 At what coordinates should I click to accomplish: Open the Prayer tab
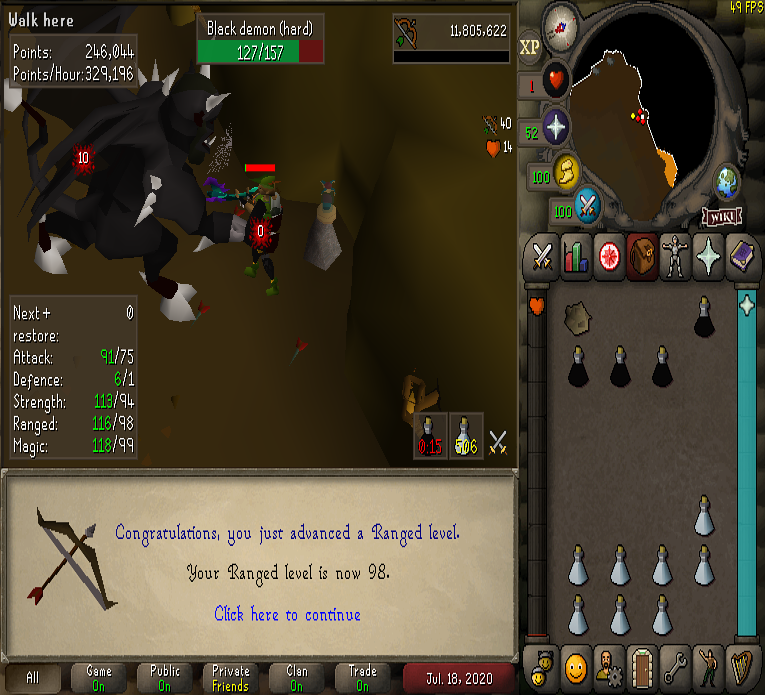(x=706, y=256)
